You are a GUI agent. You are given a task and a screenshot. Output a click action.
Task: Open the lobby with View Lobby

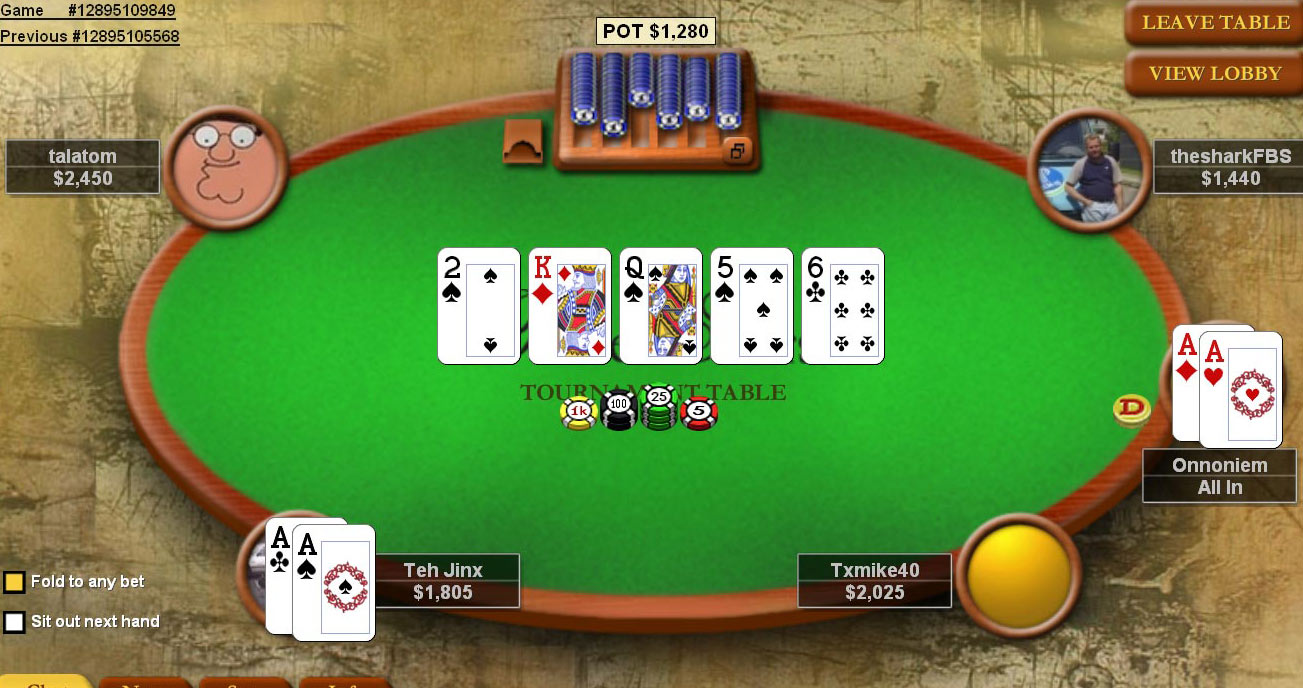tap(1215, 73)
